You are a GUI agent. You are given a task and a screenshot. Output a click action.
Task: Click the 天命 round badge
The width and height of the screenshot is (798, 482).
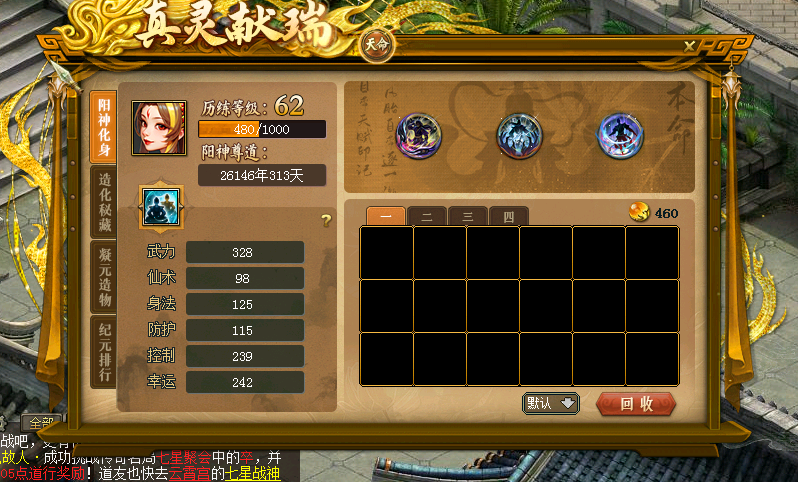376,46
